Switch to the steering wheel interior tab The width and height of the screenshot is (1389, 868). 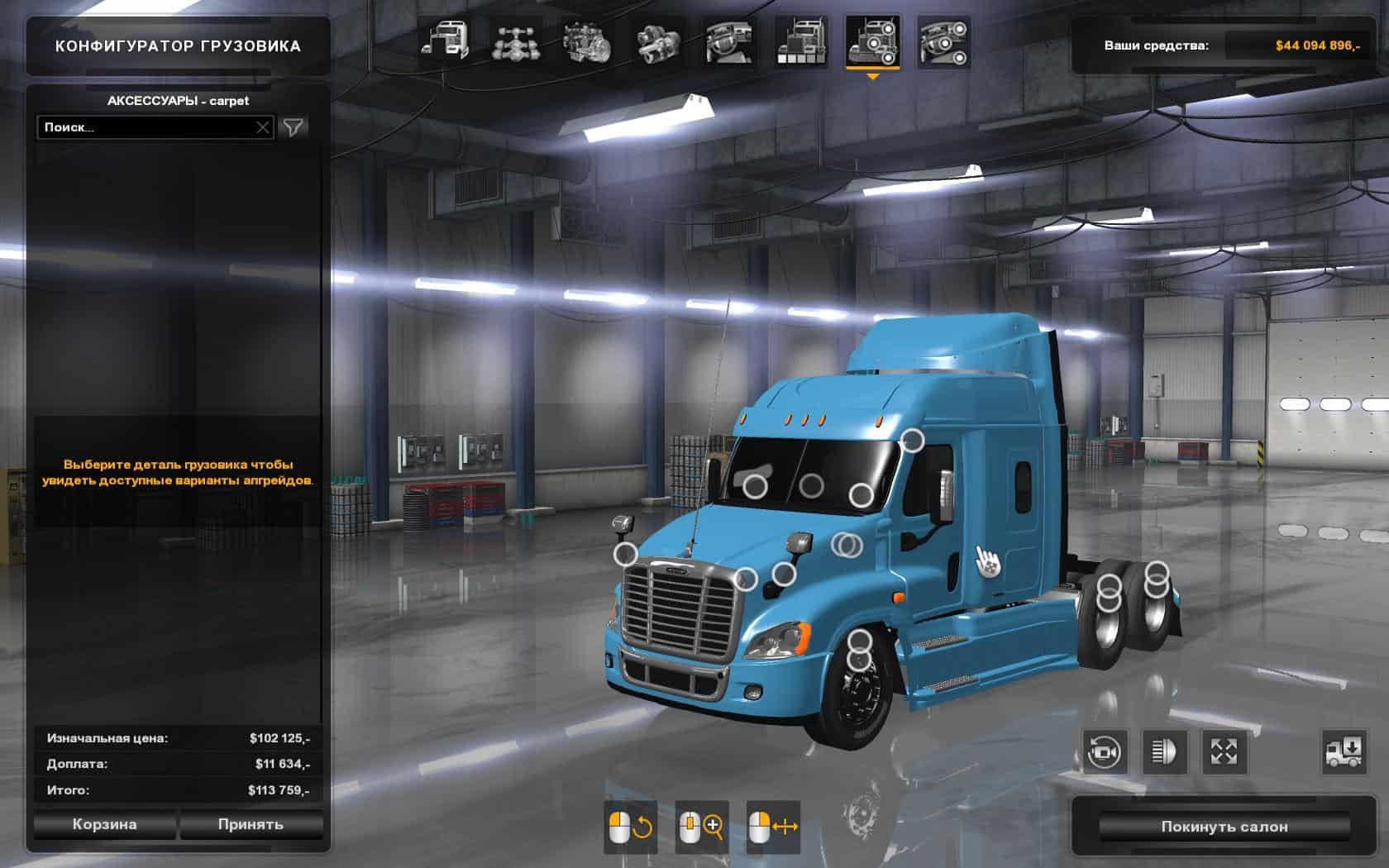729,41
